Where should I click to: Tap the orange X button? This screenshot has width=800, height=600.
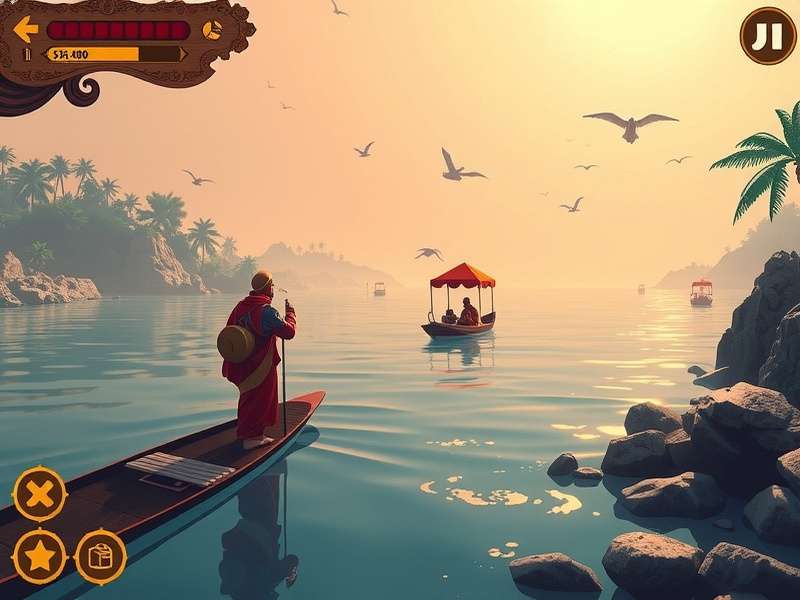[40, 493]
